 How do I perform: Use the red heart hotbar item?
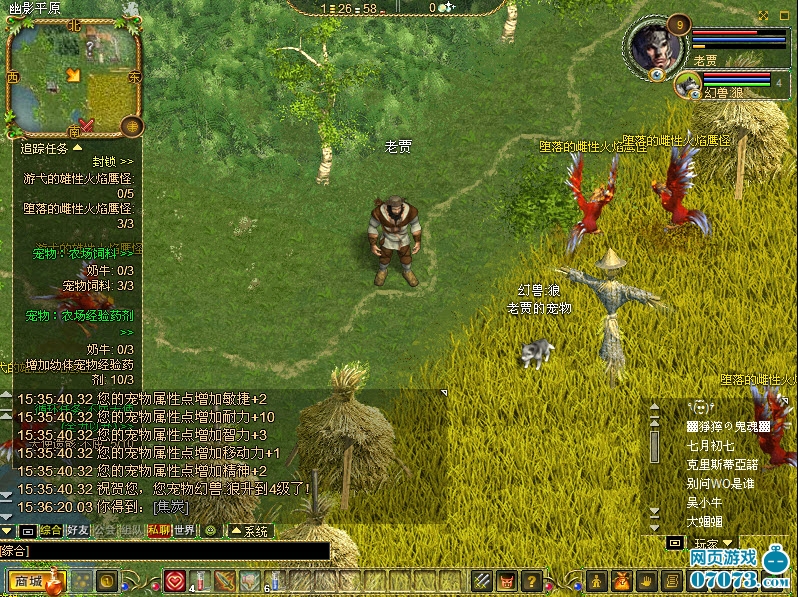176,580
